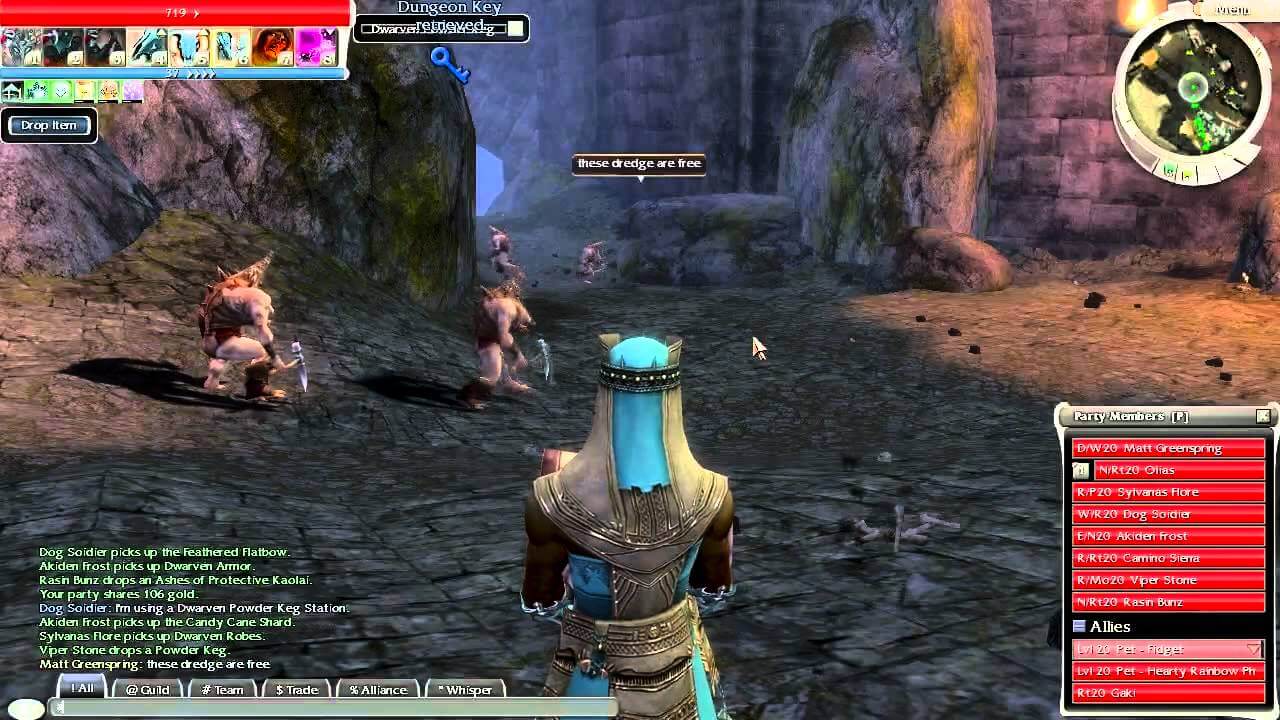Activate skill 1 on the skill bar

coord(20,45)
